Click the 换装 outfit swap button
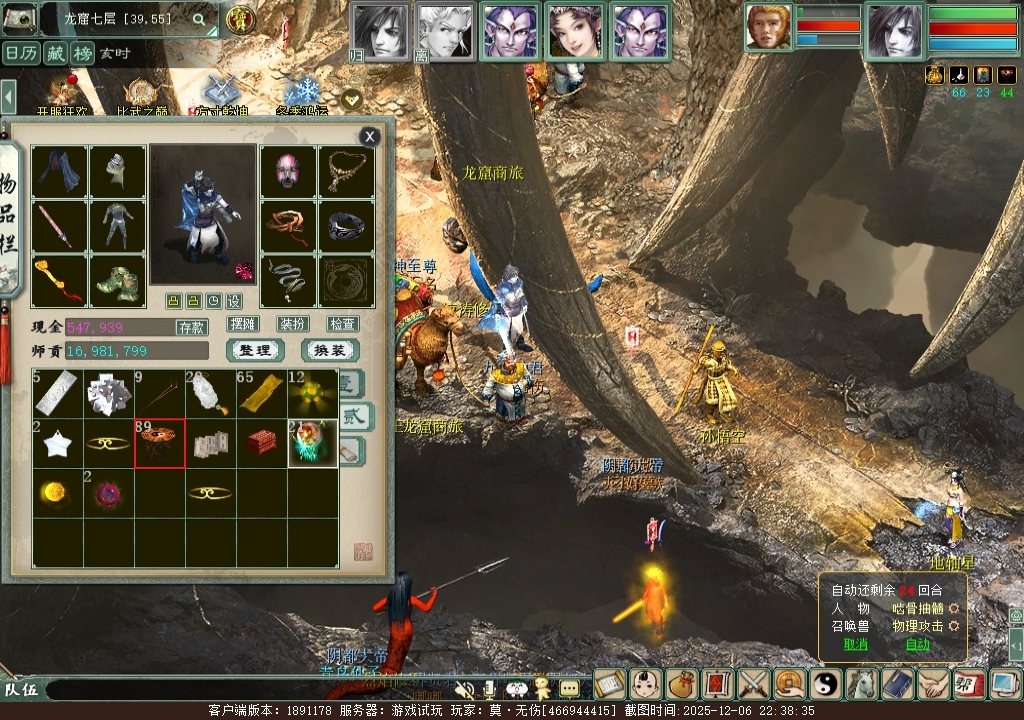 (330, 351)
